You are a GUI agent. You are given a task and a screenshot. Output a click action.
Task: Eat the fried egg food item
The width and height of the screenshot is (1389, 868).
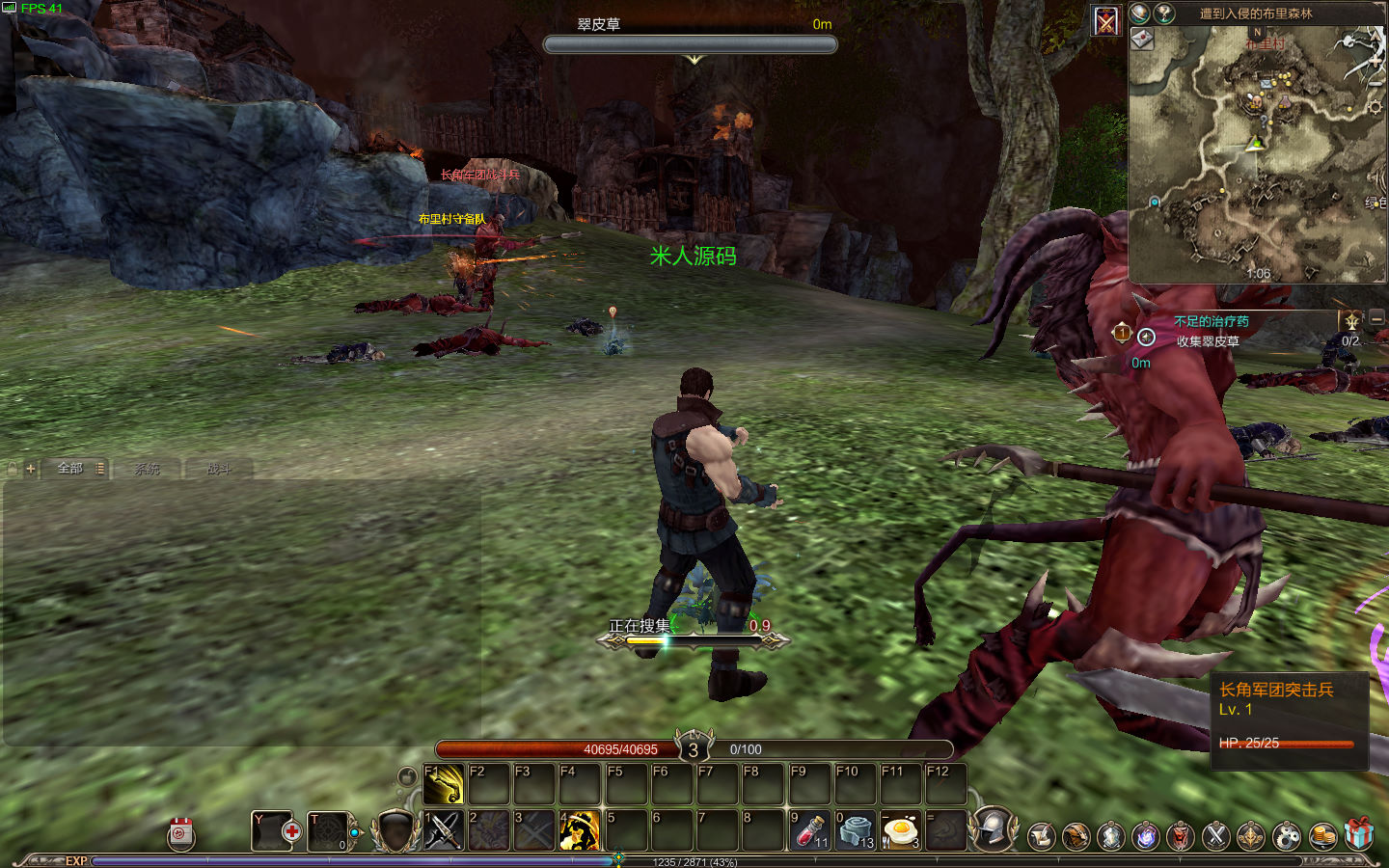[x=900, y=830]
